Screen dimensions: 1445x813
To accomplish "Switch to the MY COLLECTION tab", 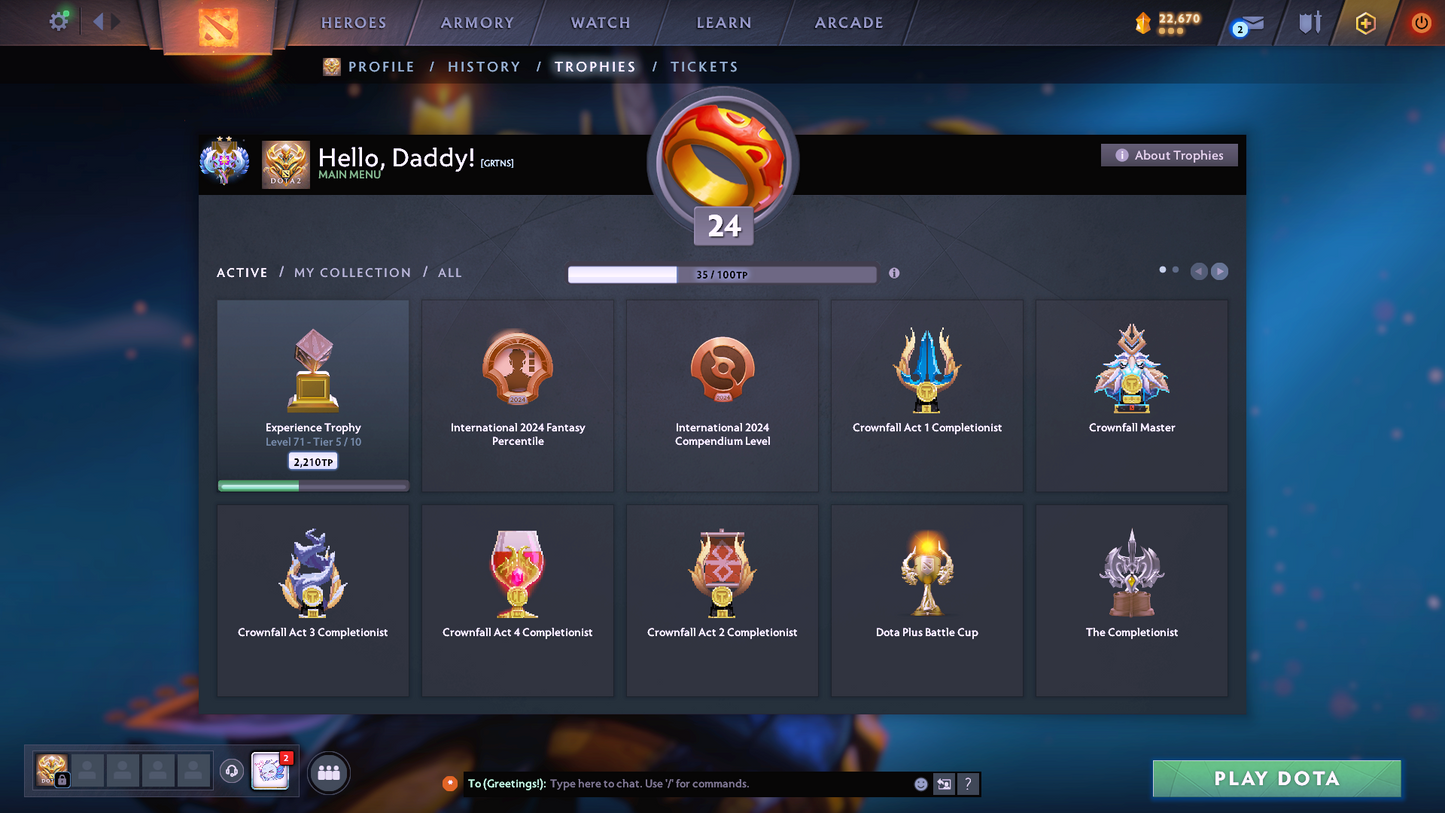I will 352,272.
